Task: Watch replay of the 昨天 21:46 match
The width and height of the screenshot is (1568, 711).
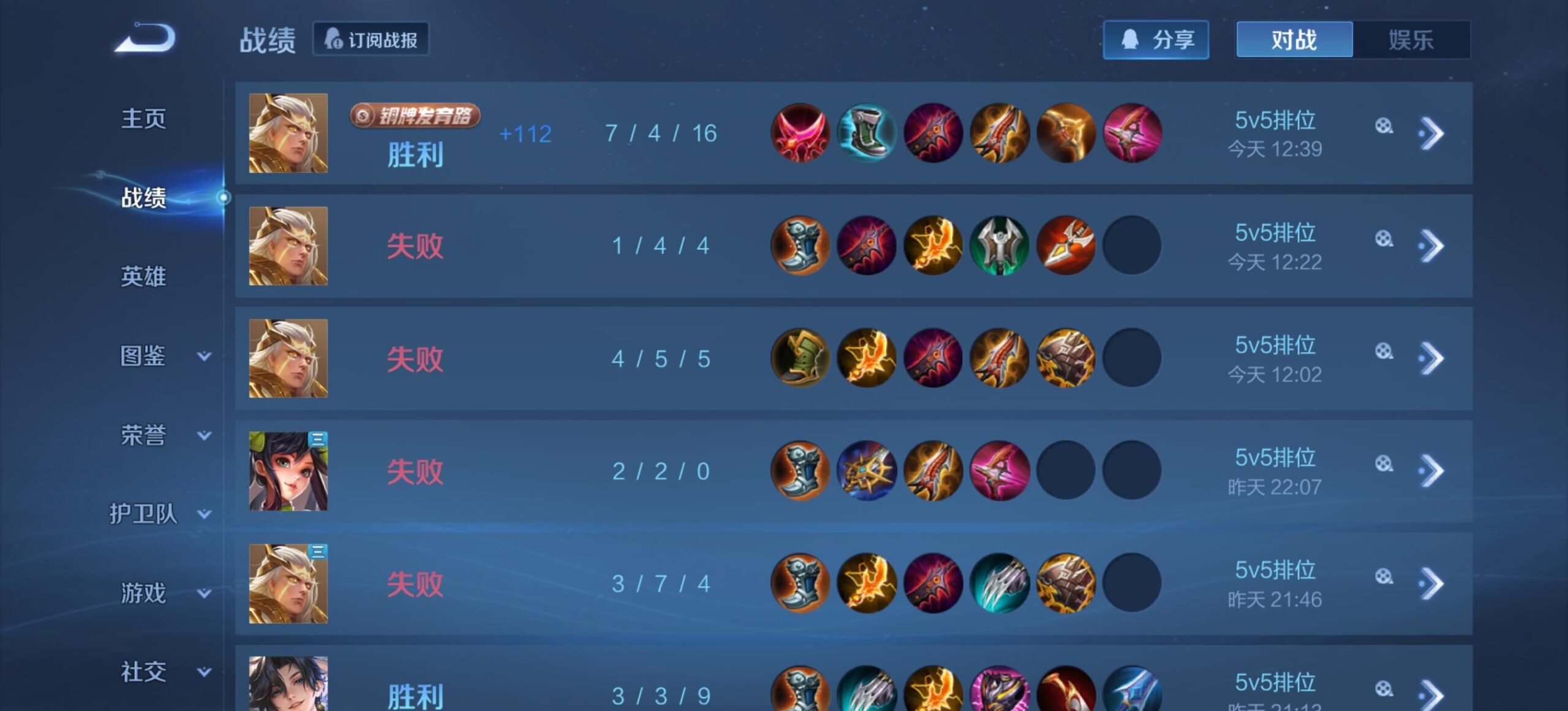Action: point(1384,577)
